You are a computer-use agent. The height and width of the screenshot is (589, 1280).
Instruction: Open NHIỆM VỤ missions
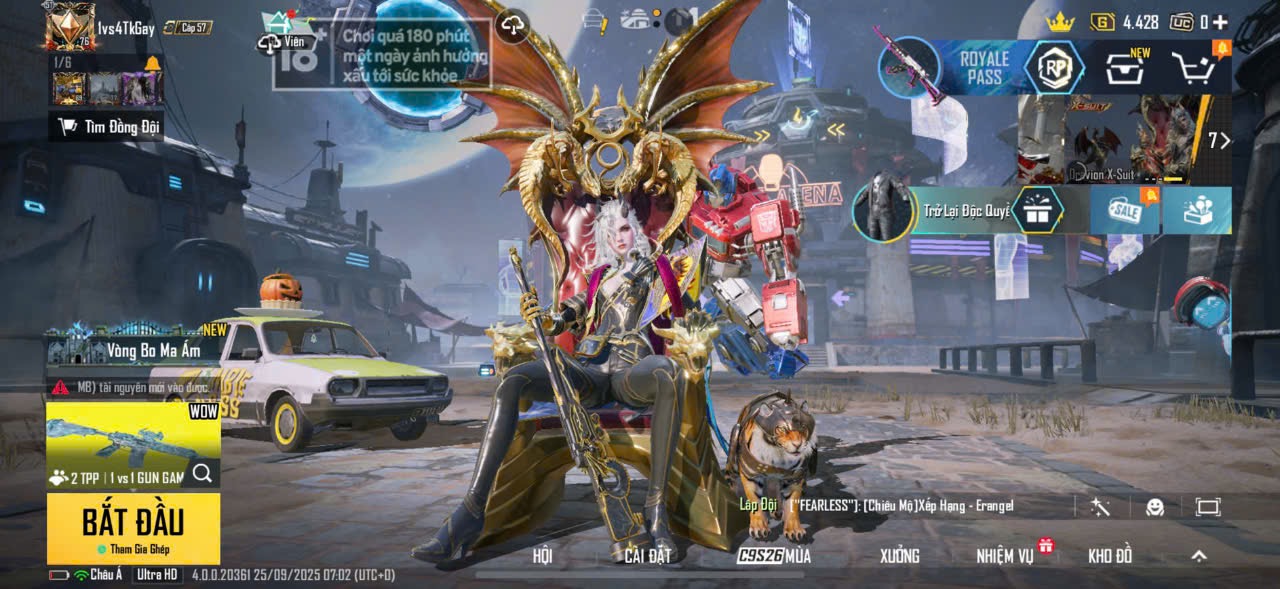1006,556
